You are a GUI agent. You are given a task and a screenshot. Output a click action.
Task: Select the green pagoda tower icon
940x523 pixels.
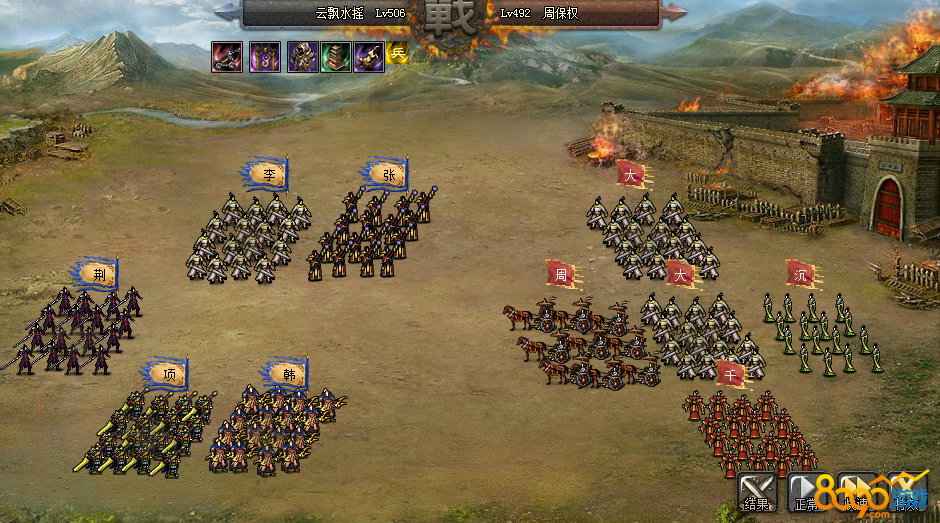tap(336, 57)
